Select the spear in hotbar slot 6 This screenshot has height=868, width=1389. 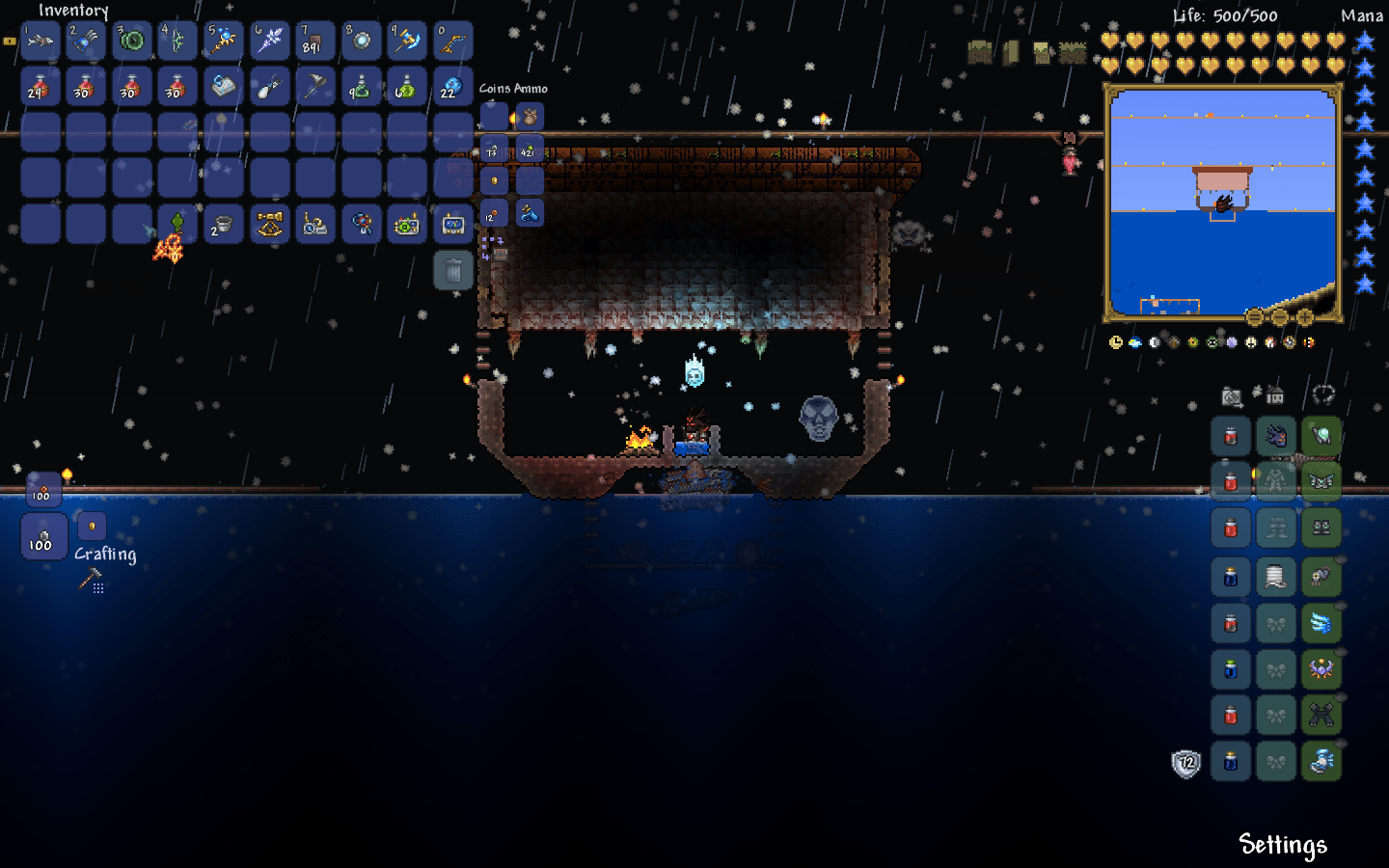tap(268, 41)
